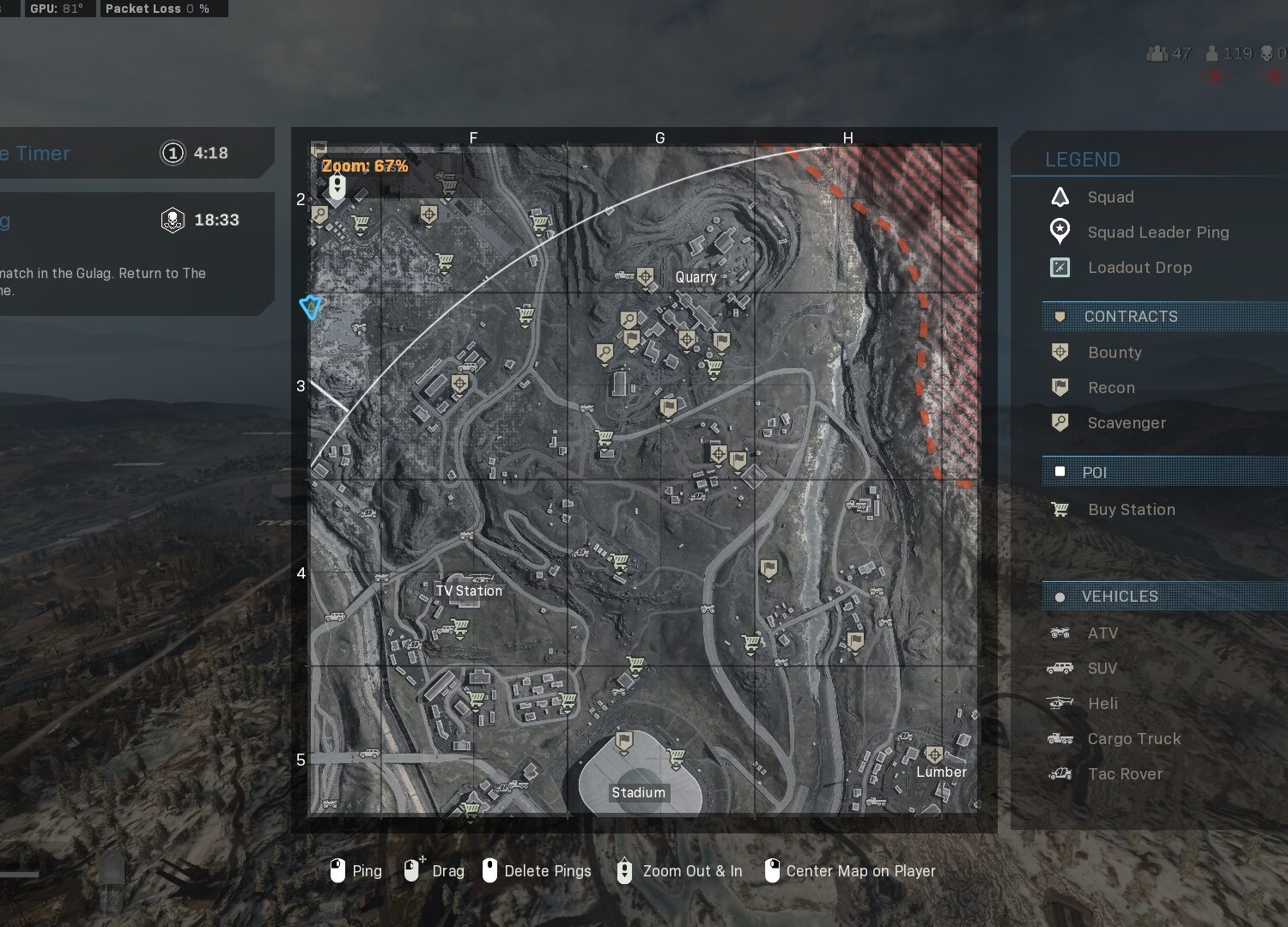Ping the Quarry label on the map
1288x927 pixels.
[696, 277]
